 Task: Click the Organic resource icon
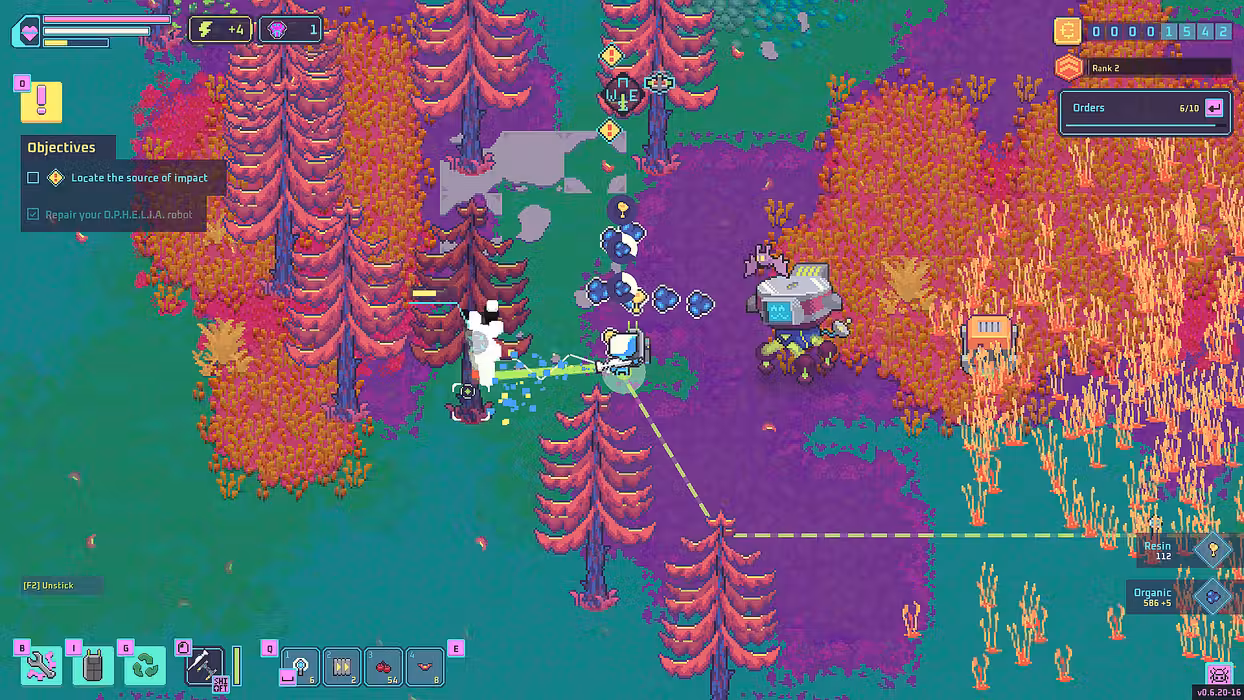[x=1212, y=596]
